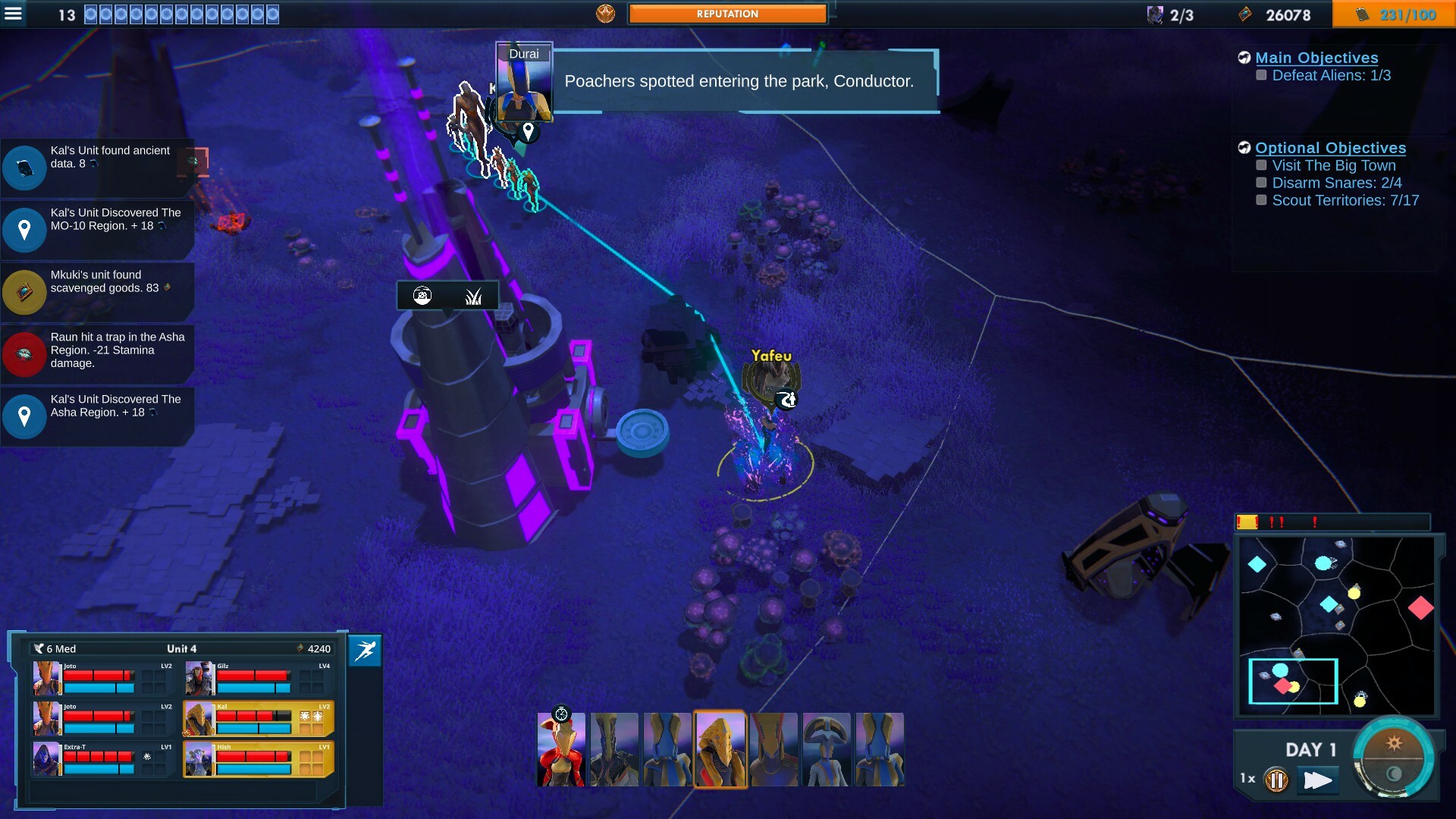Open the Main Objectives list

click(x=1316, y=58)
